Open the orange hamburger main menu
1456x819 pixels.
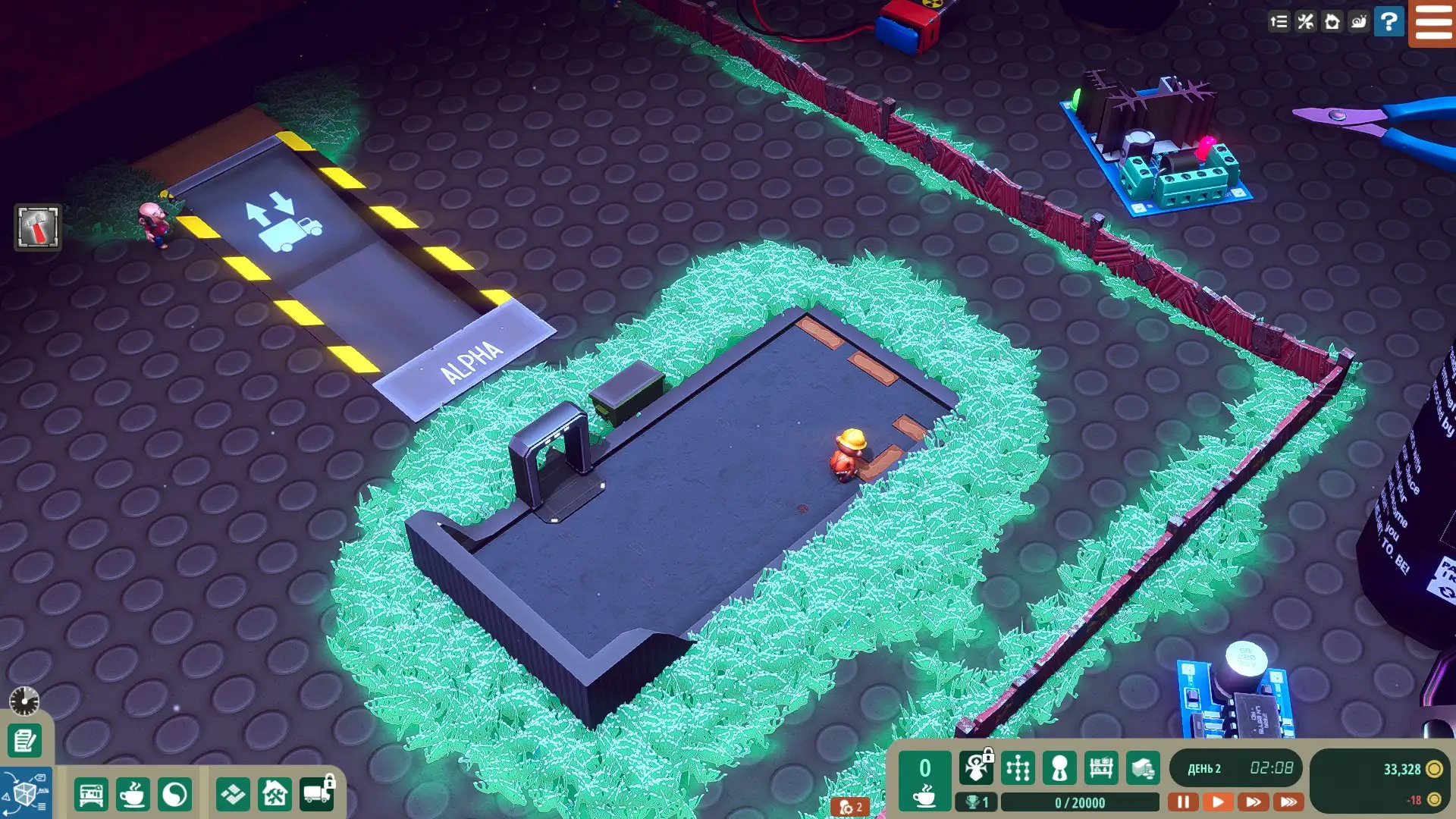[x=1432, y=23]
